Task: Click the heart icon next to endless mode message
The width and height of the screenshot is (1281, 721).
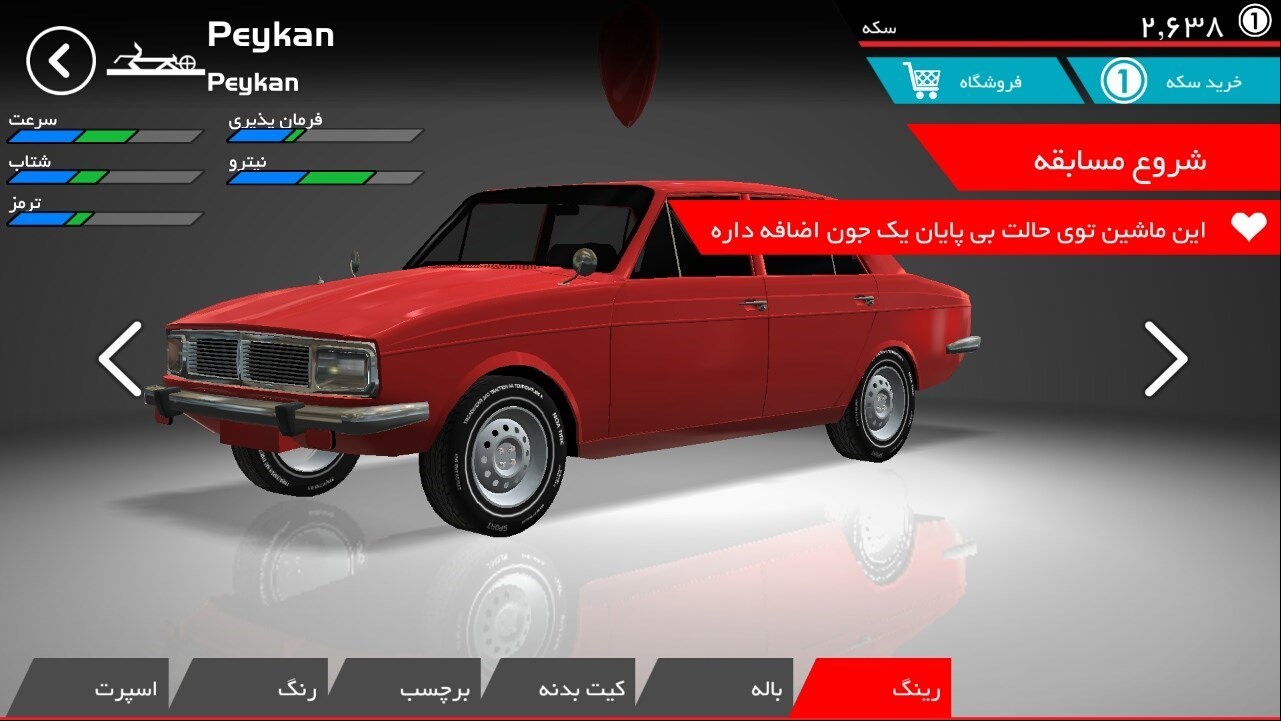Action: click(x=1250, y=228)
